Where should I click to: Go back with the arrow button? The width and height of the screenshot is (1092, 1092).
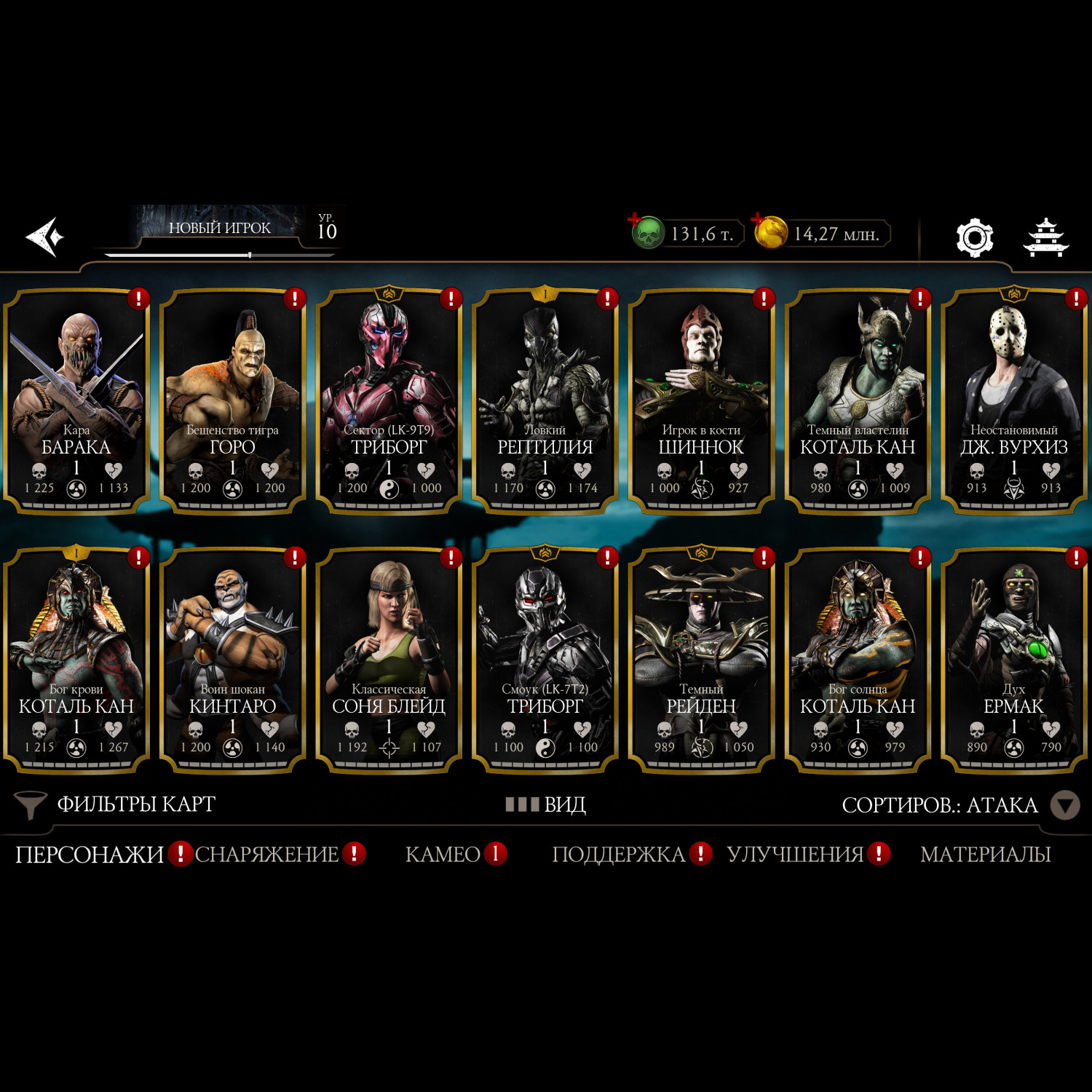point(45,237)
